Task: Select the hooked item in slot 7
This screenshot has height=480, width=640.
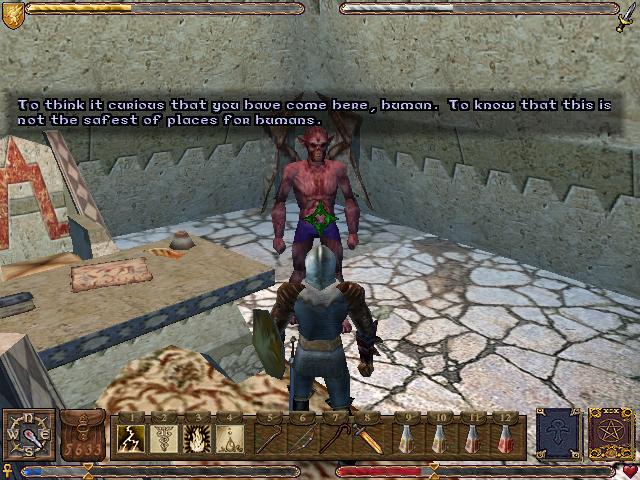Action: [337, 437]
